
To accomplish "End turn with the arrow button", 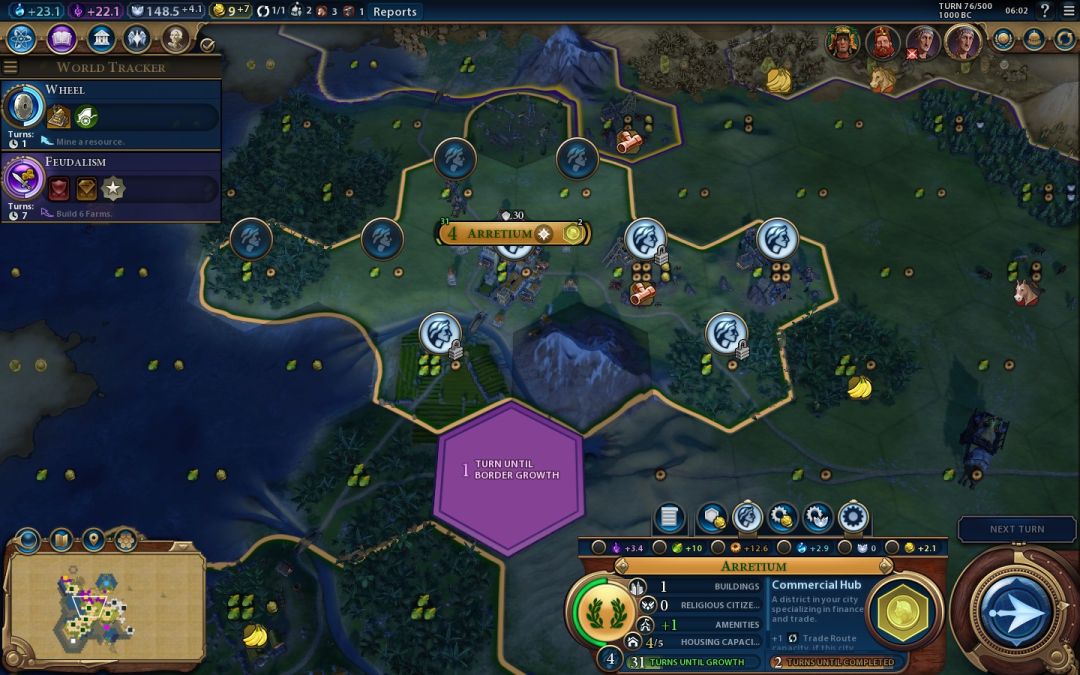I will 1013,609.
